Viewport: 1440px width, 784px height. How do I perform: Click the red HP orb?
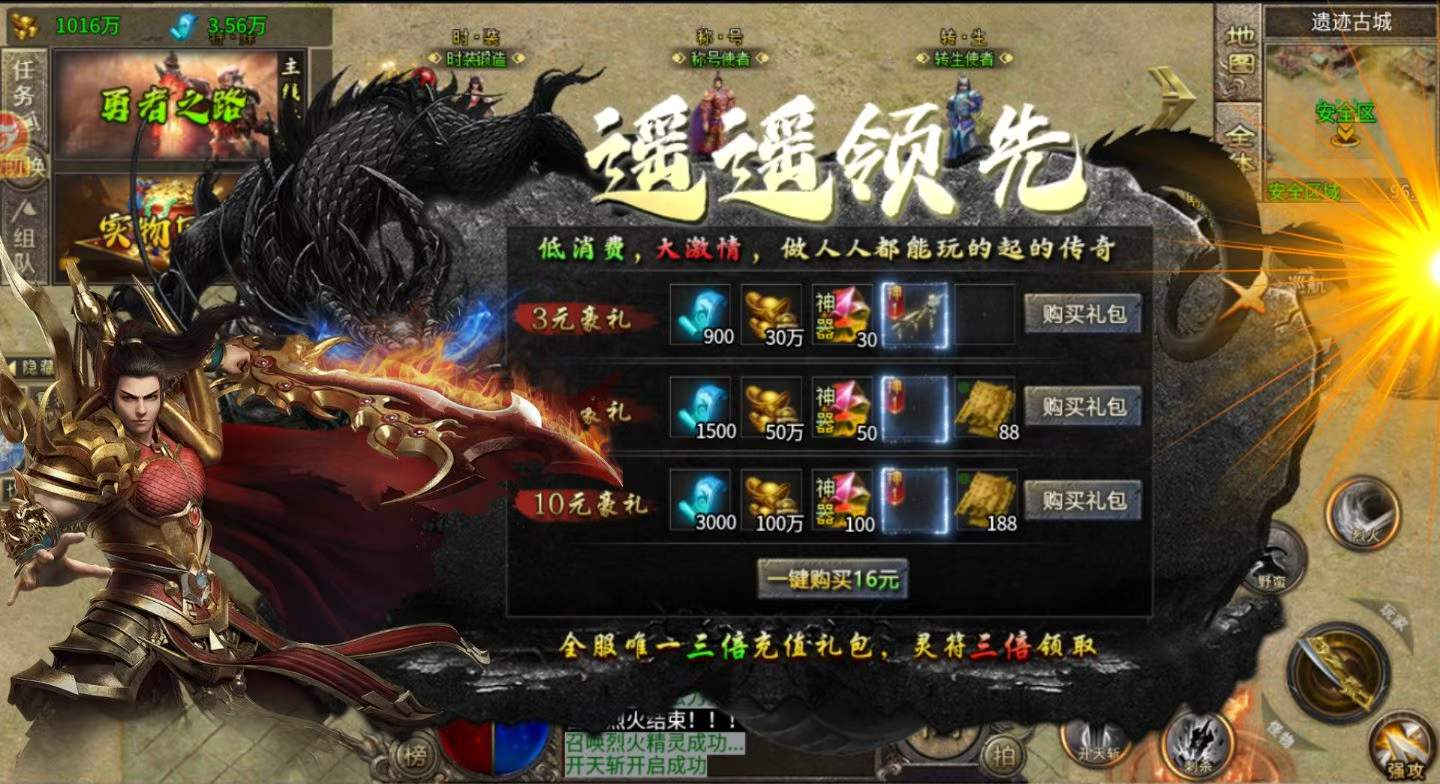point(466,746)
